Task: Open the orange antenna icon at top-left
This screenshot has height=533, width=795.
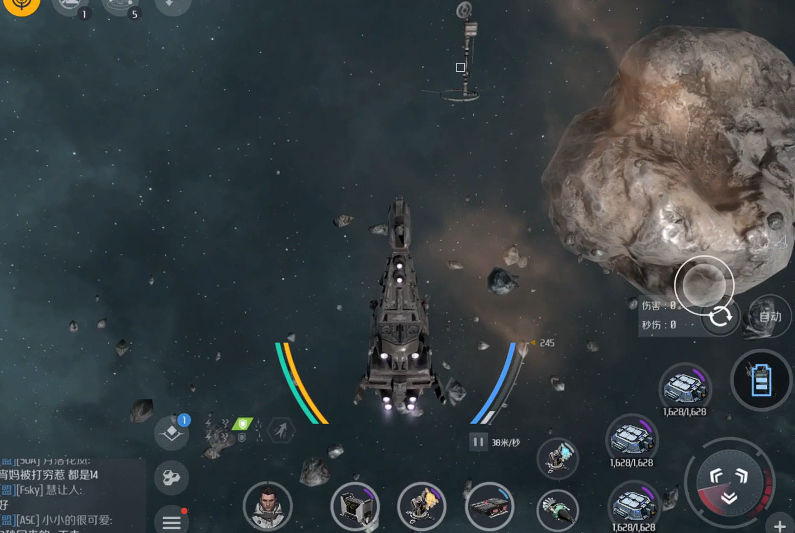Action: tap(20, 6)
